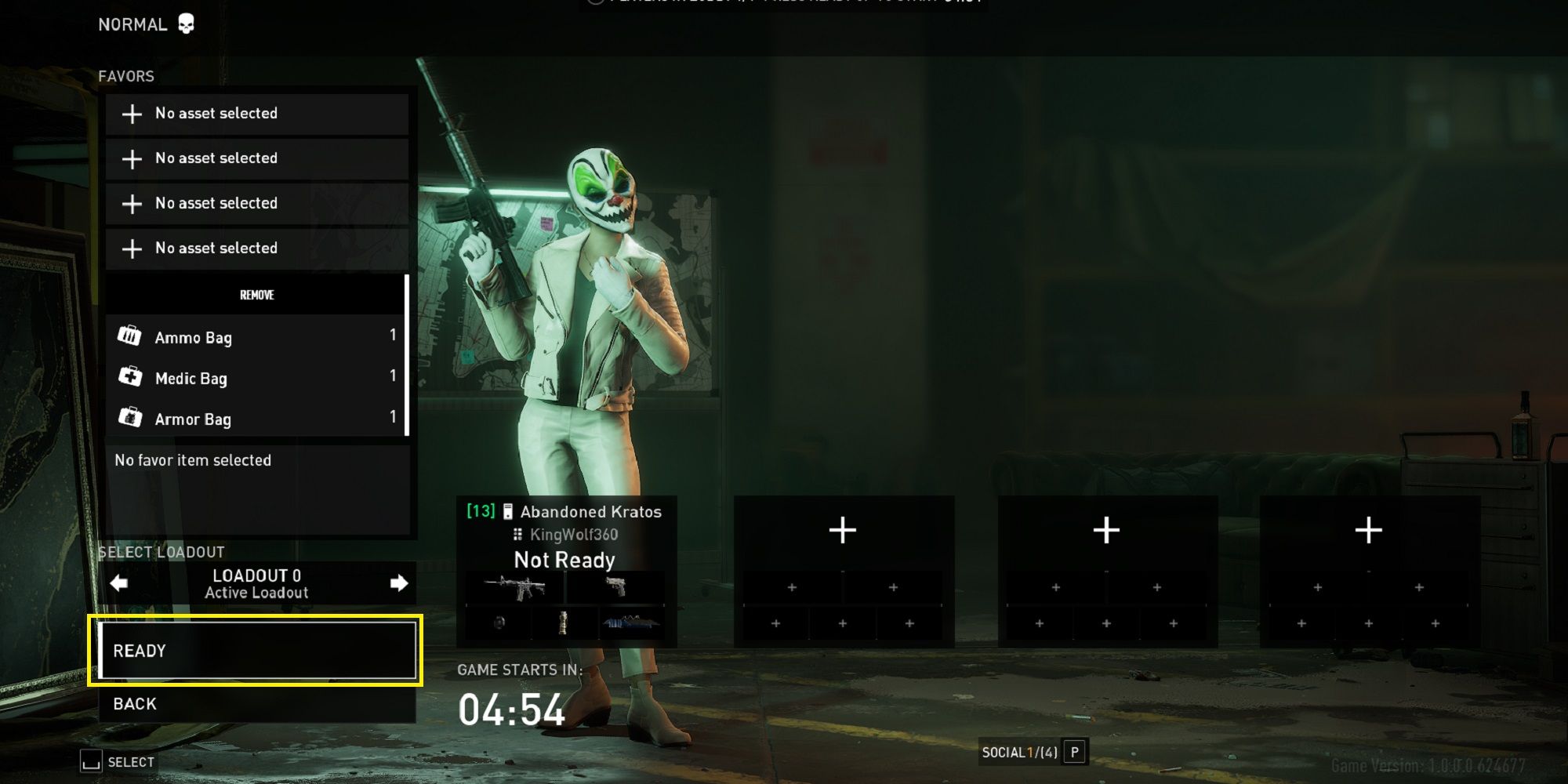Go to the previous loadout with the left arrow
This screenshot has width=1568, height=784.
point(118,583)
